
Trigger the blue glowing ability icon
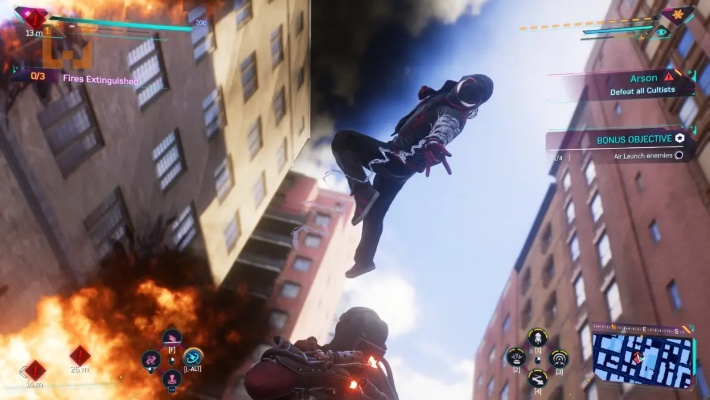point(192,357)
